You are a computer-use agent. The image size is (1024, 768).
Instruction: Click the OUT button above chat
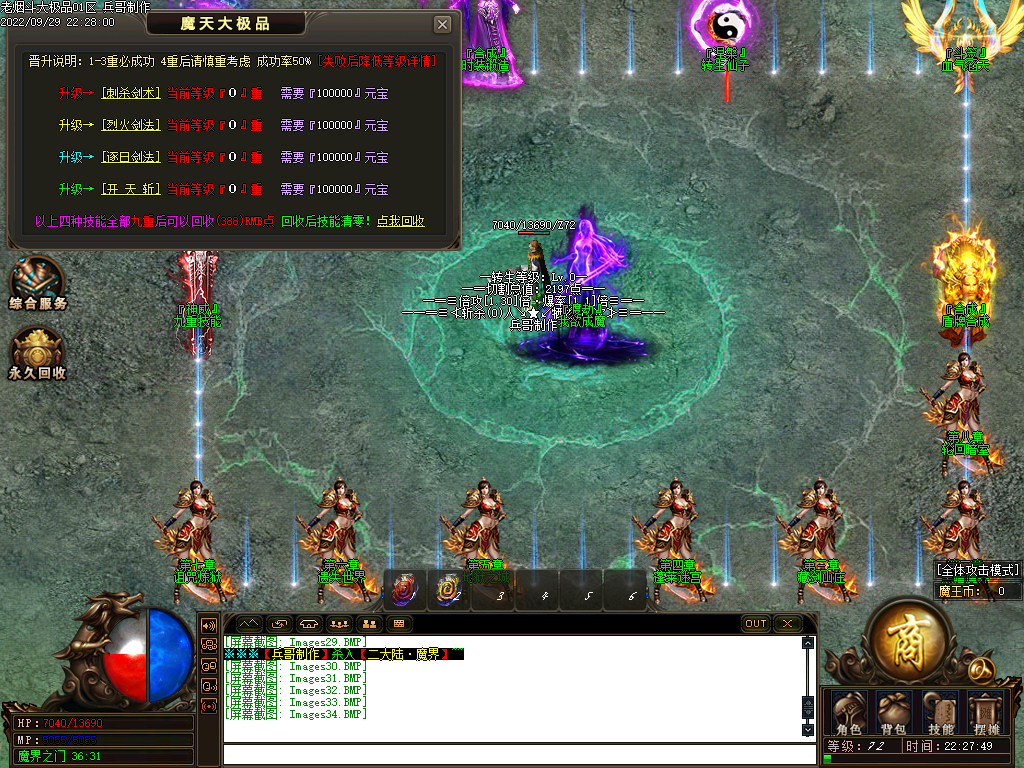[x=756, y=624]
